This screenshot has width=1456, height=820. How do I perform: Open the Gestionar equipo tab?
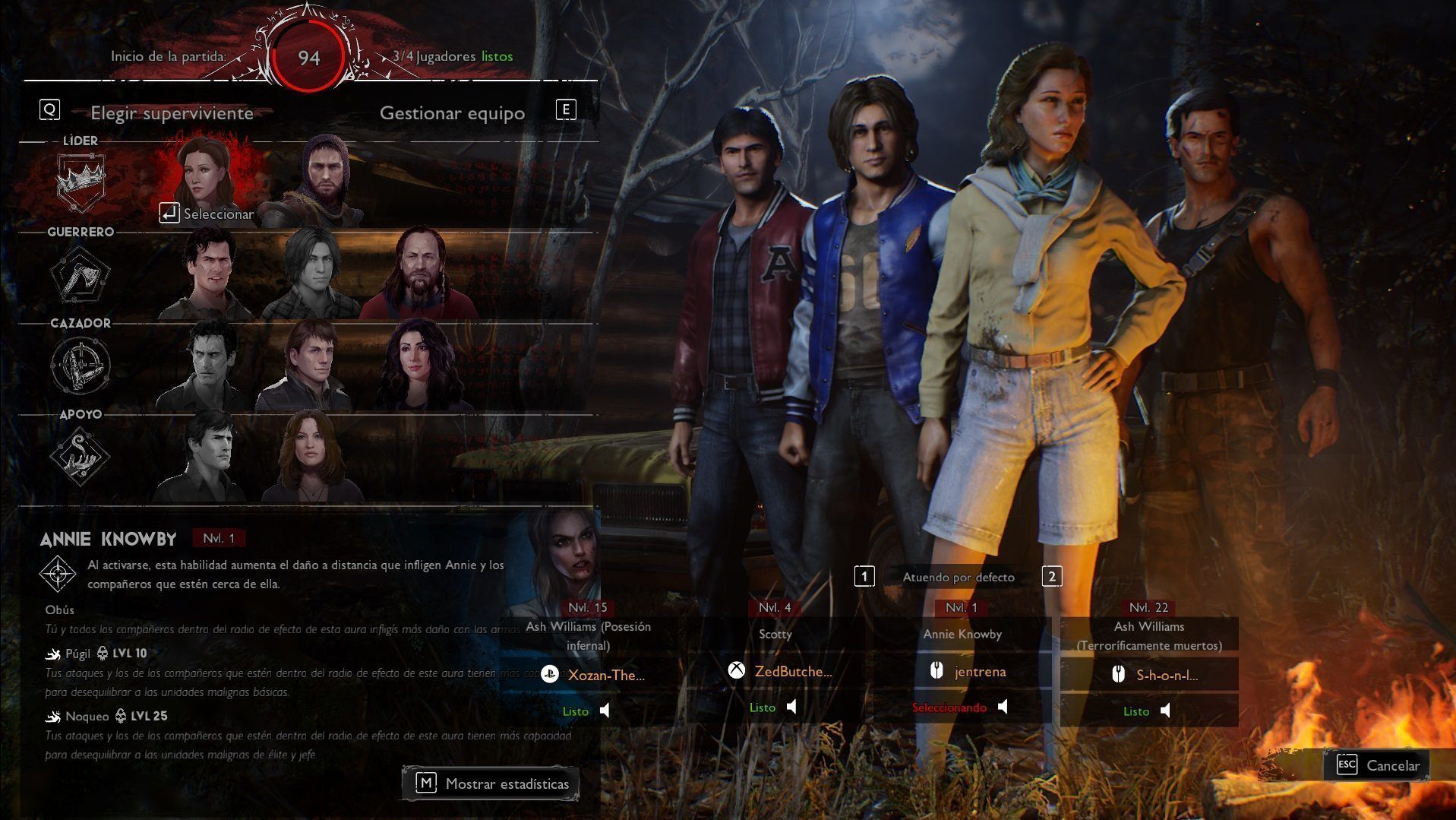click(452, 113)
